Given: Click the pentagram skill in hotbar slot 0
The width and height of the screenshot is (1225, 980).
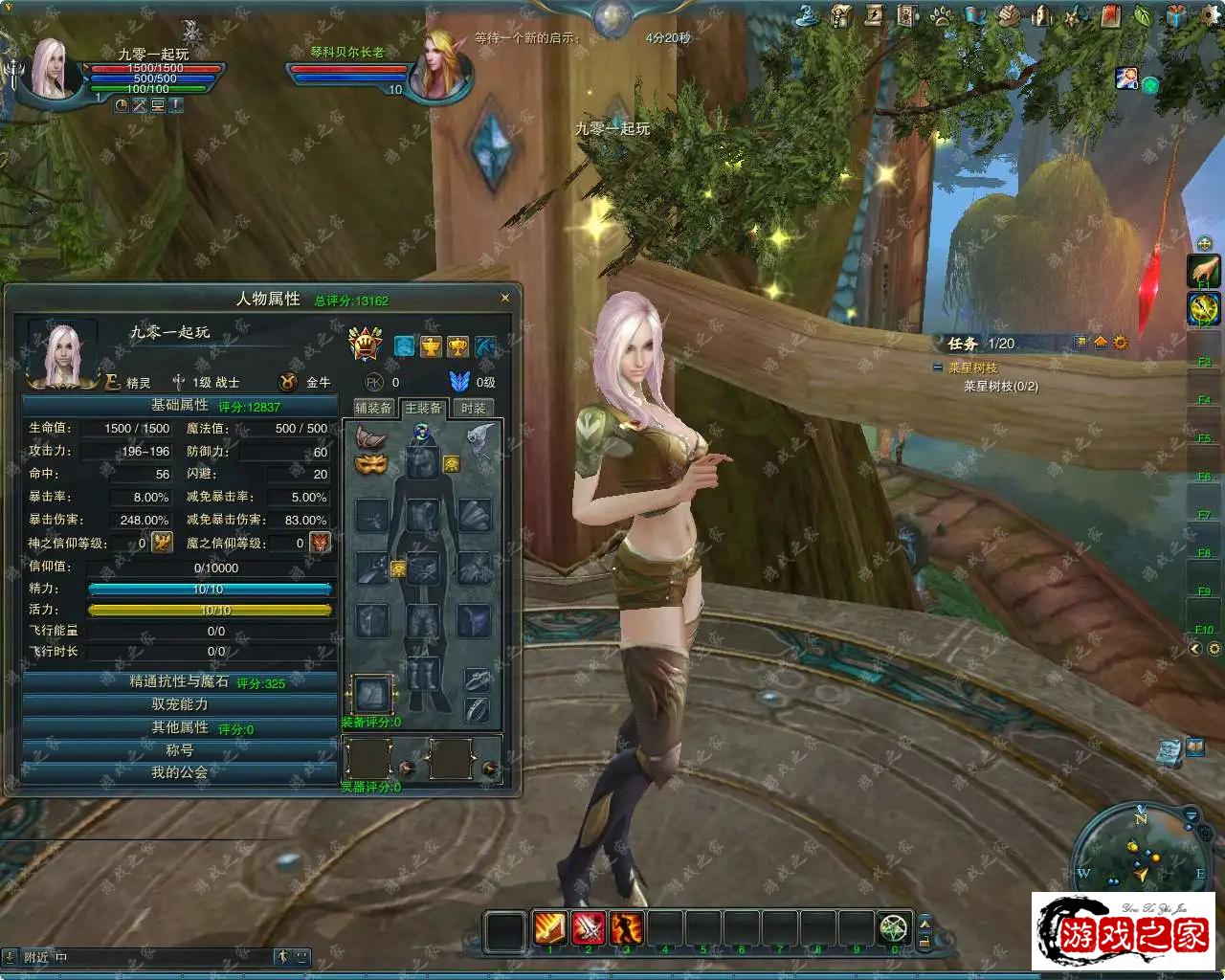Looking at the screenshot, I should pos(894,927).
